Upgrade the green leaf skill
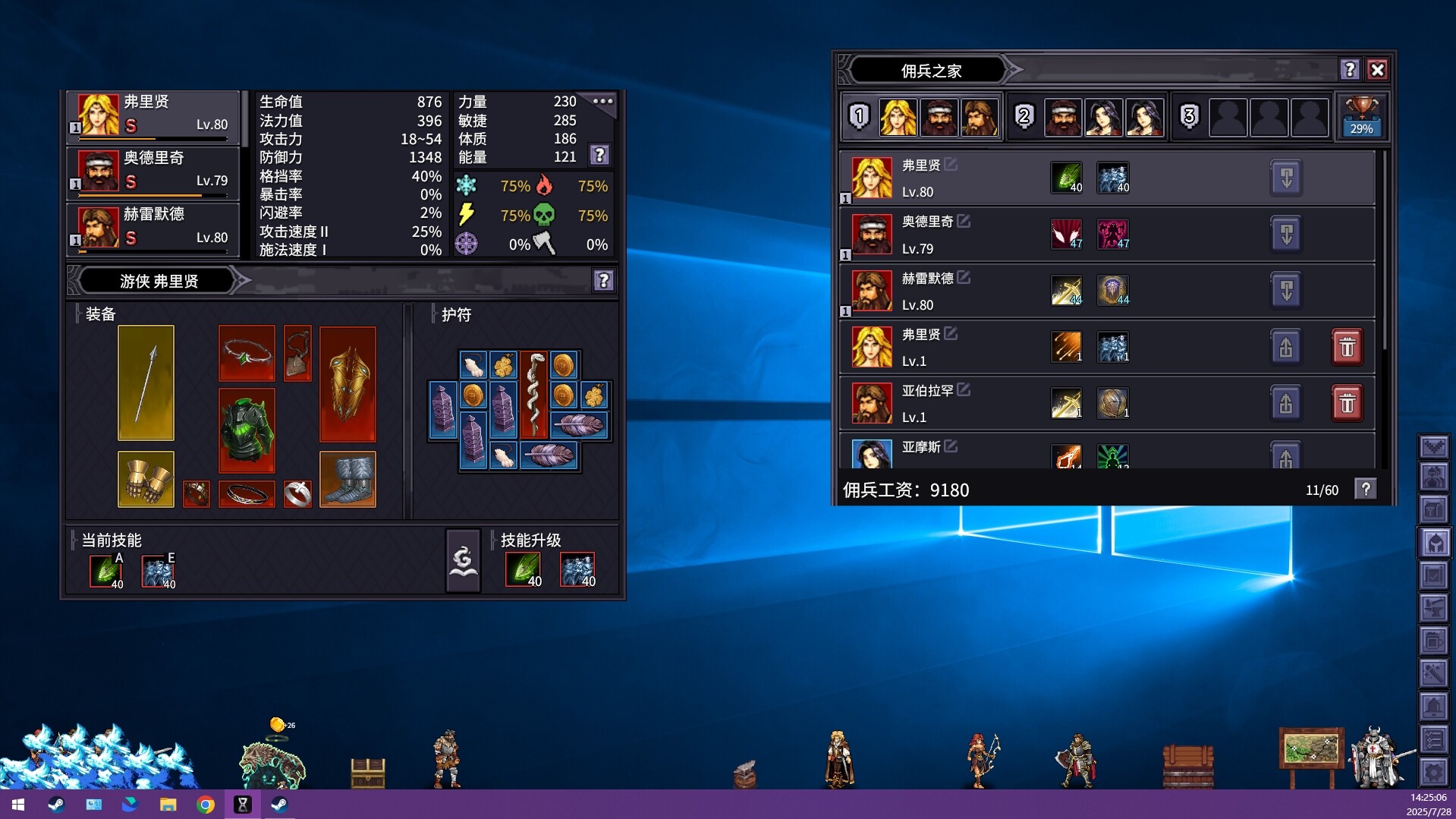 click(523, 569)
